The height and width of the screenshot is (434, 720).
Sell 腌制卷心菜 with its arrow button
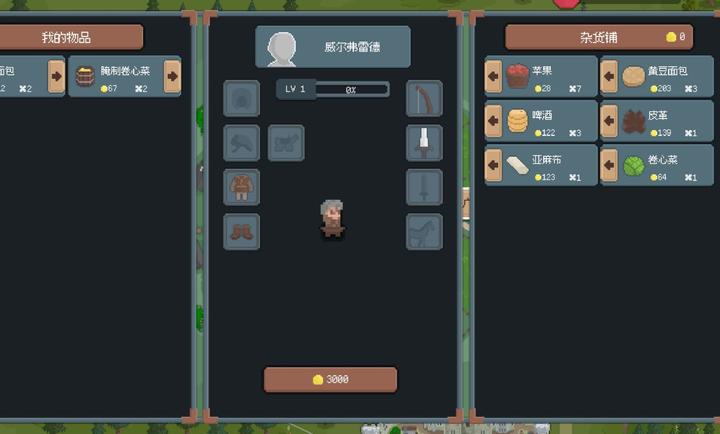coord(172,76)
